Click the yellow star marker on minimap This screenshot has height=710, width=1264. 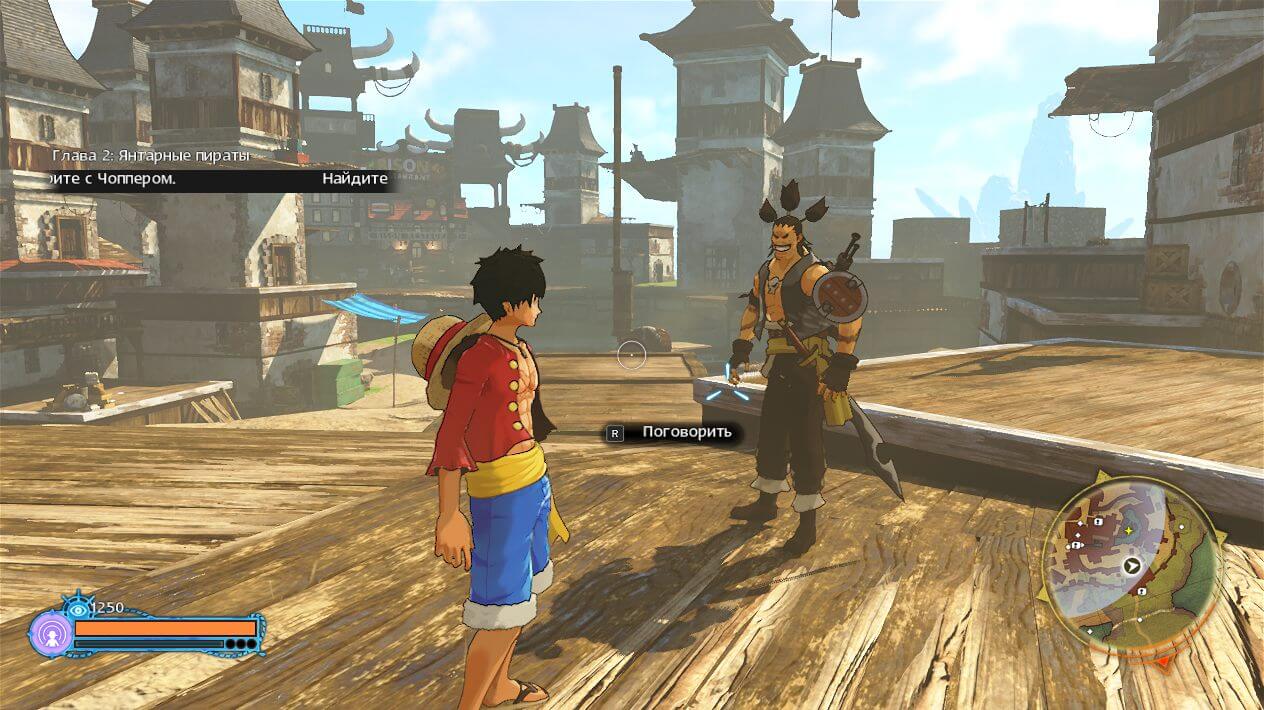1128,529
